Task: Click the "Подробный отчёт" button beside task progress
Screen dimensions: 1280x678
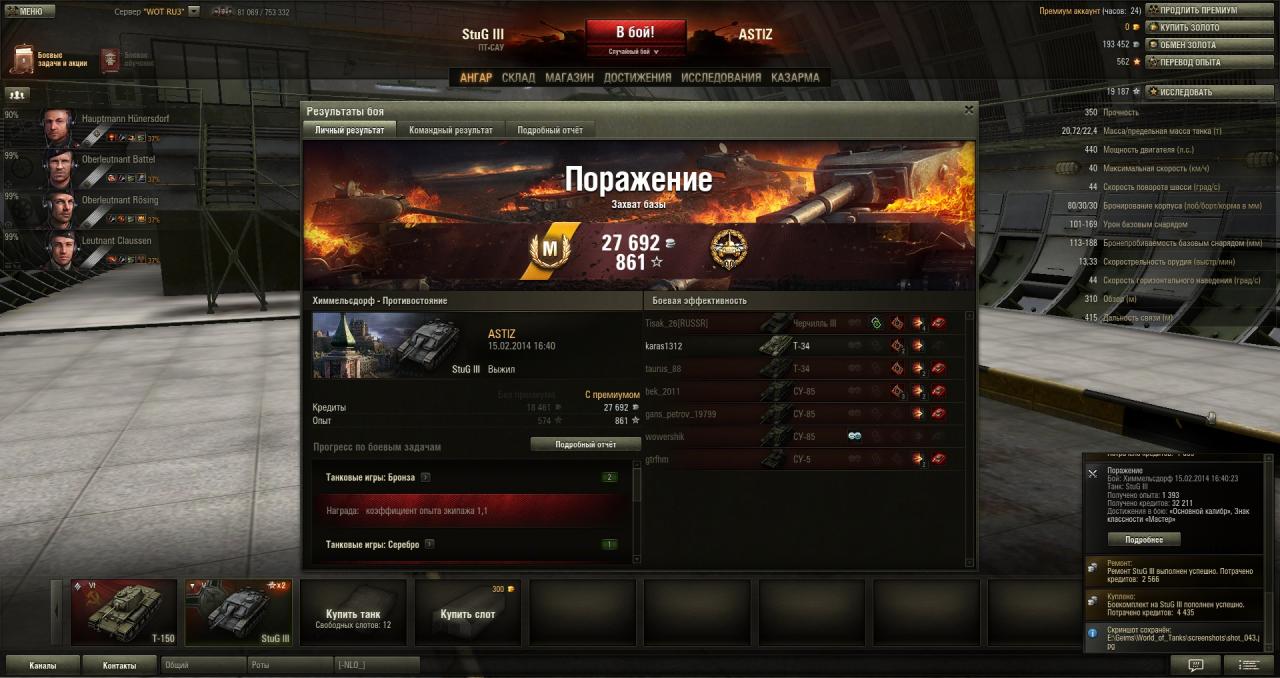Action: pos(585,444)
